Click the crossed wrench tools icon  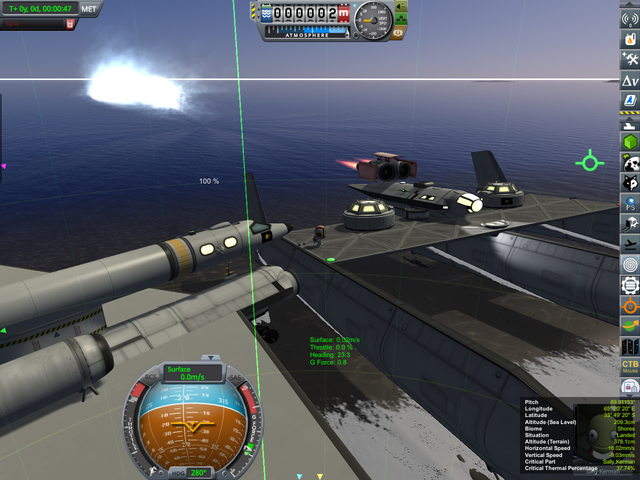[630, 58]
